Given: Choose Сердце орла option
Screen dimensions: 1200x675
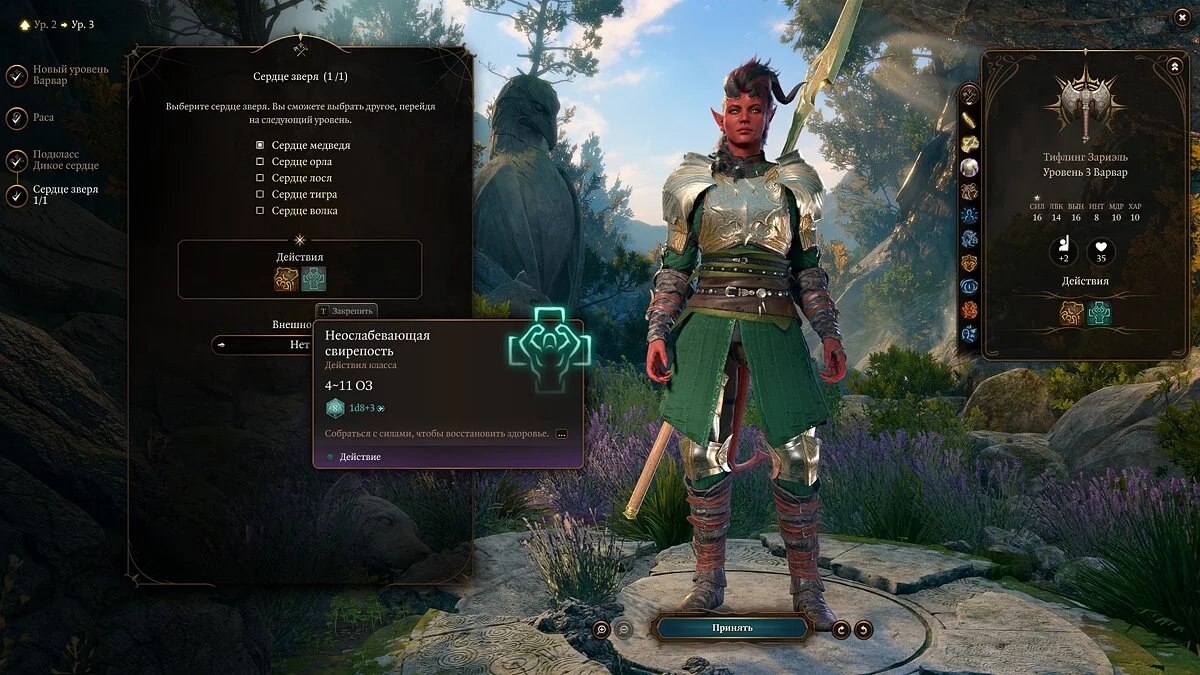Looking at the screenshot, I should pos(260,162).
